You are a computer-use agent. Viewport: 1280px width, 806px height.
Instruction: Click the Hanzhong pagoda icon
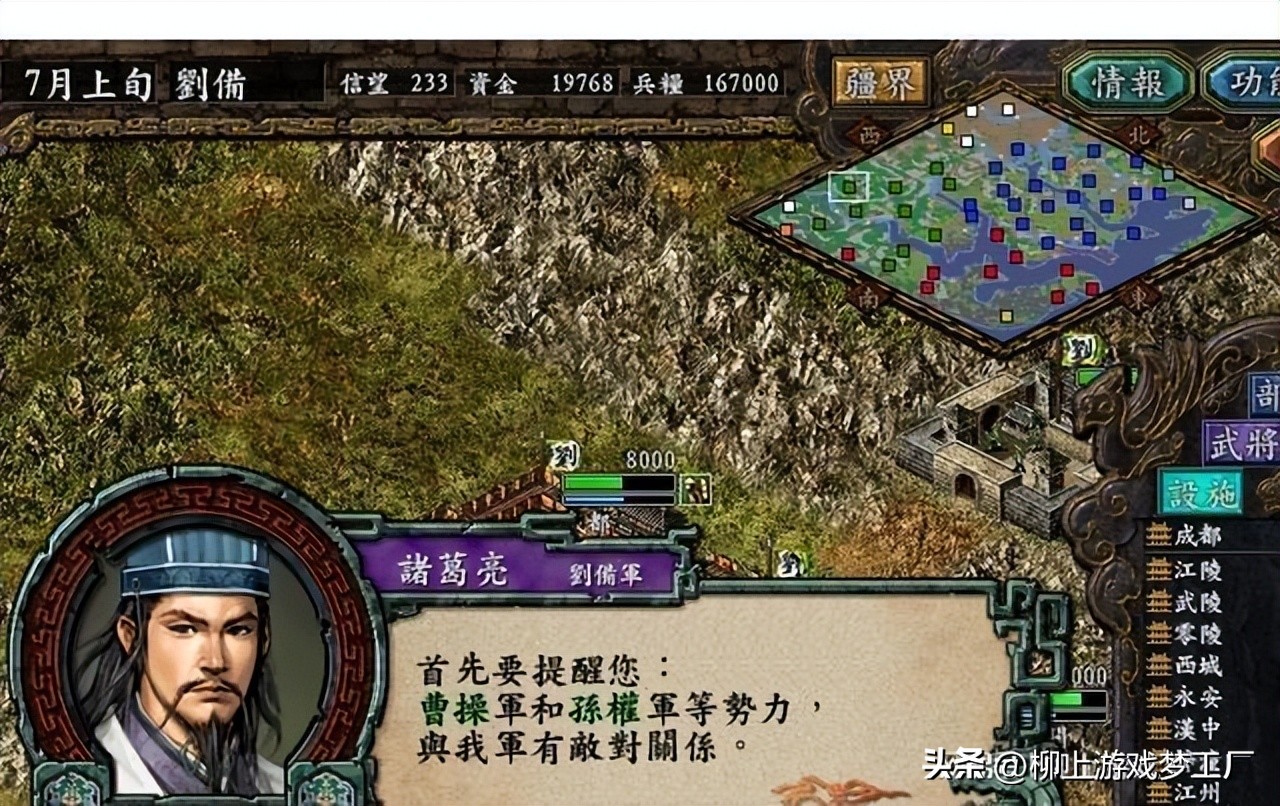point(1157,726)
